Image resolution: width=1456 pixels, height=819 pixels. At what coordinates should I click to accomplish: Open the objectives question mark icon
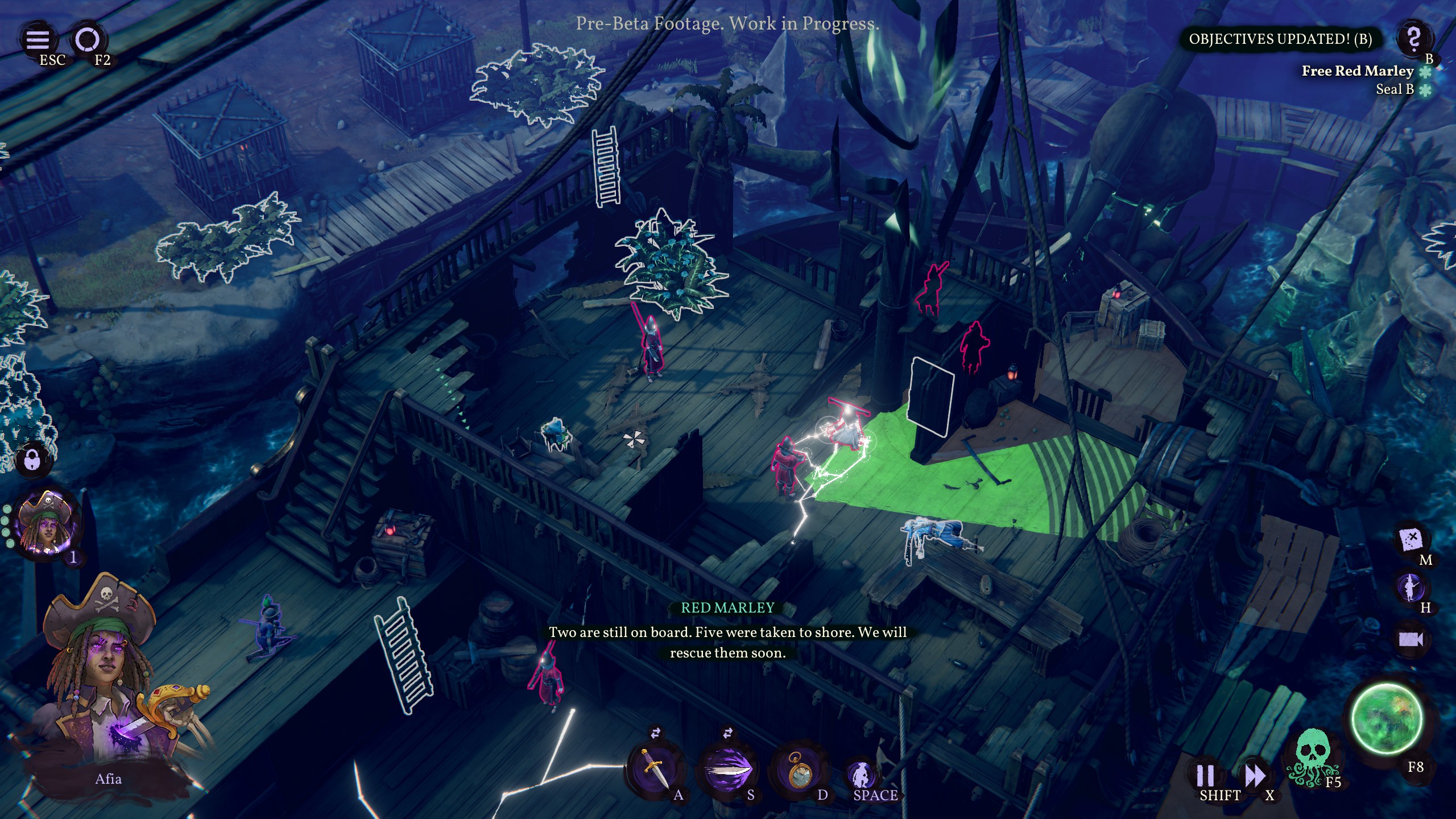coord(1413,39)
